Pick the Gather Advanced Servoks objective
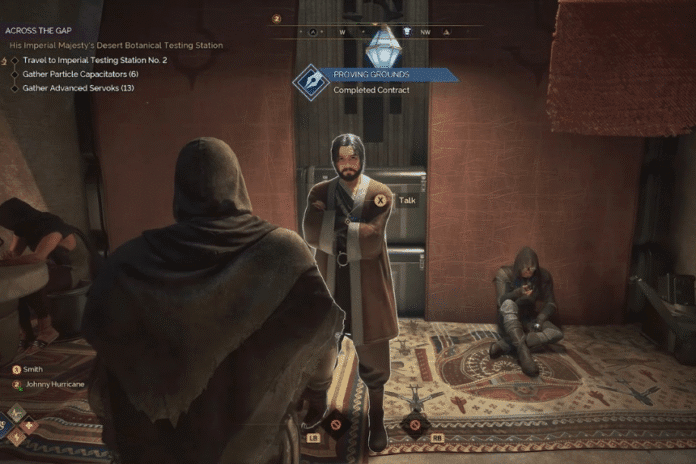This screenshot has height=464, width=696. [78, 88]
